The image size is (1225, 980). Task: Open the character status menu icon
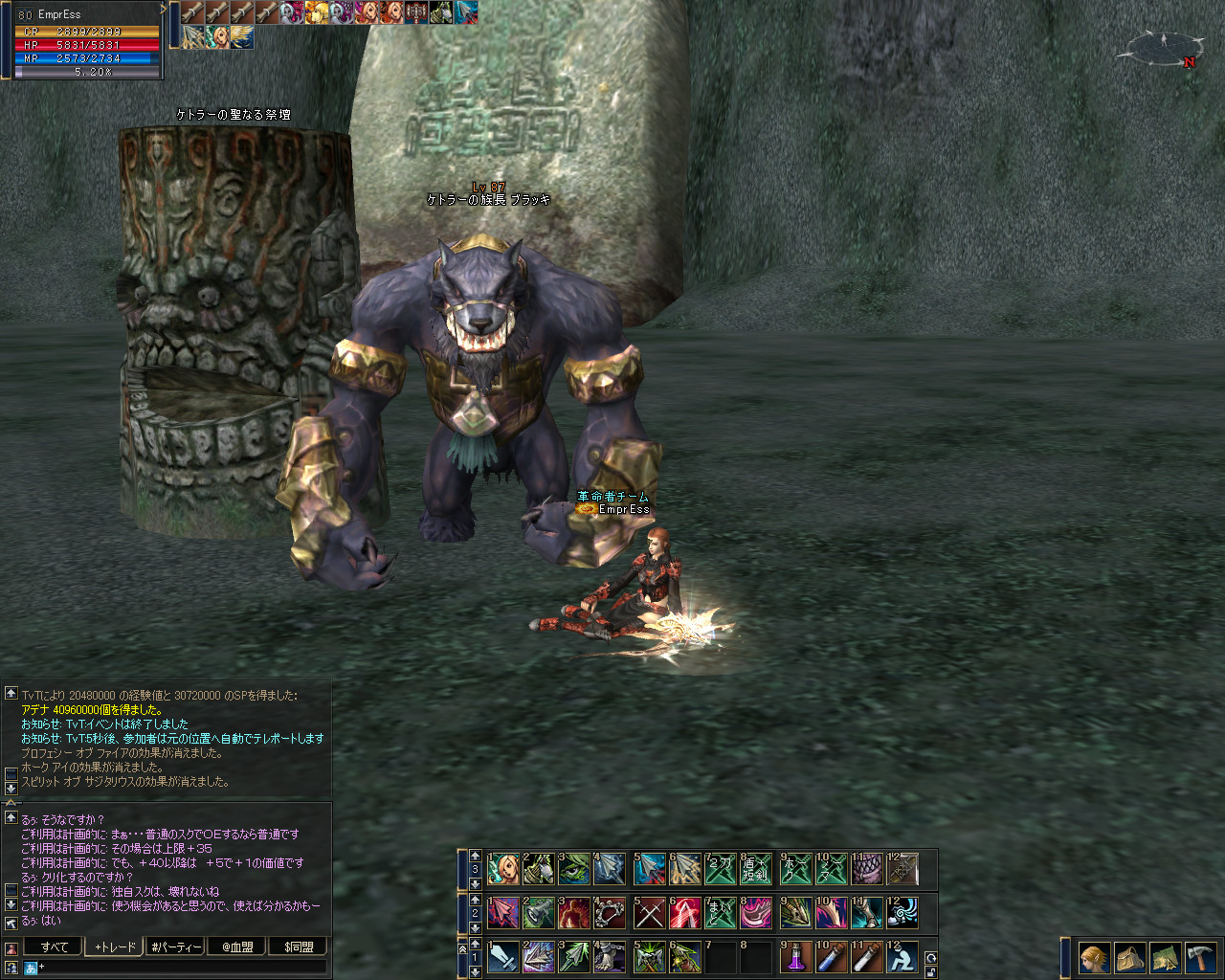1095,957
